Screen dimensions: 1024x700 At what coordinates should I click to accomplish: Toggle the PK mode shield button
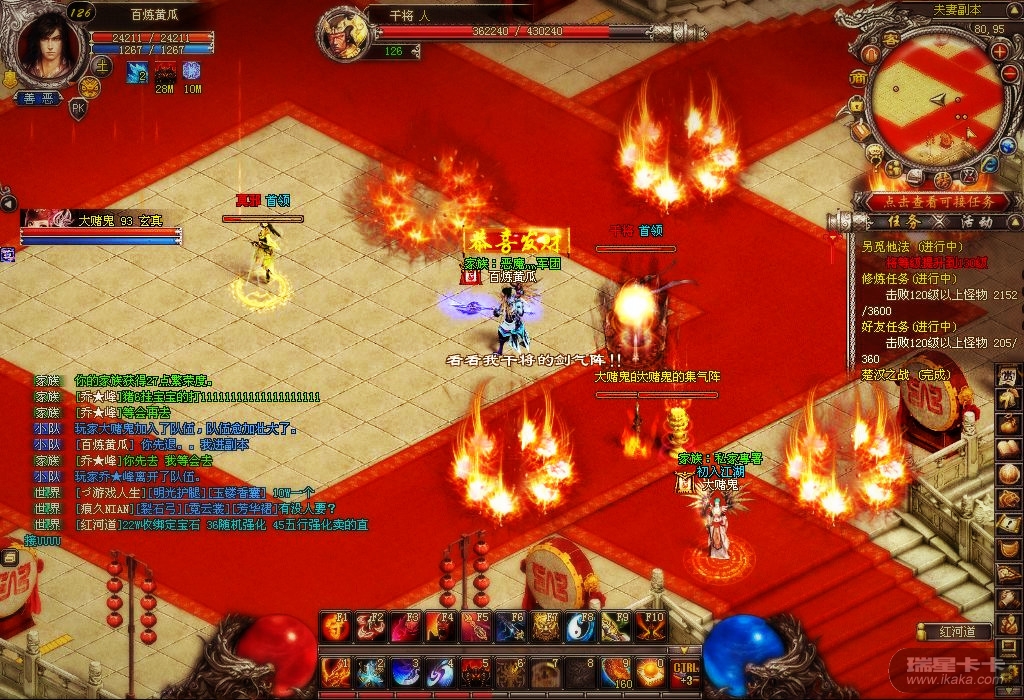[78, 109]
